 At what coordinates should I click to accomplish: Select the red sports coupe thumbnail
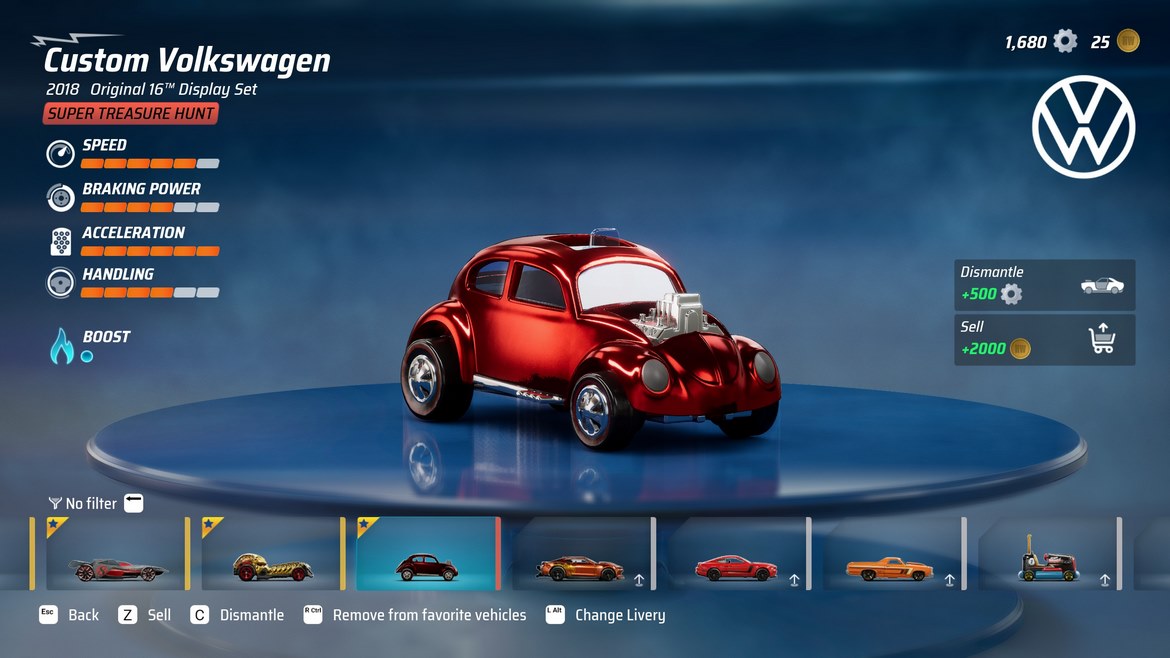click(x=737, y=554)
